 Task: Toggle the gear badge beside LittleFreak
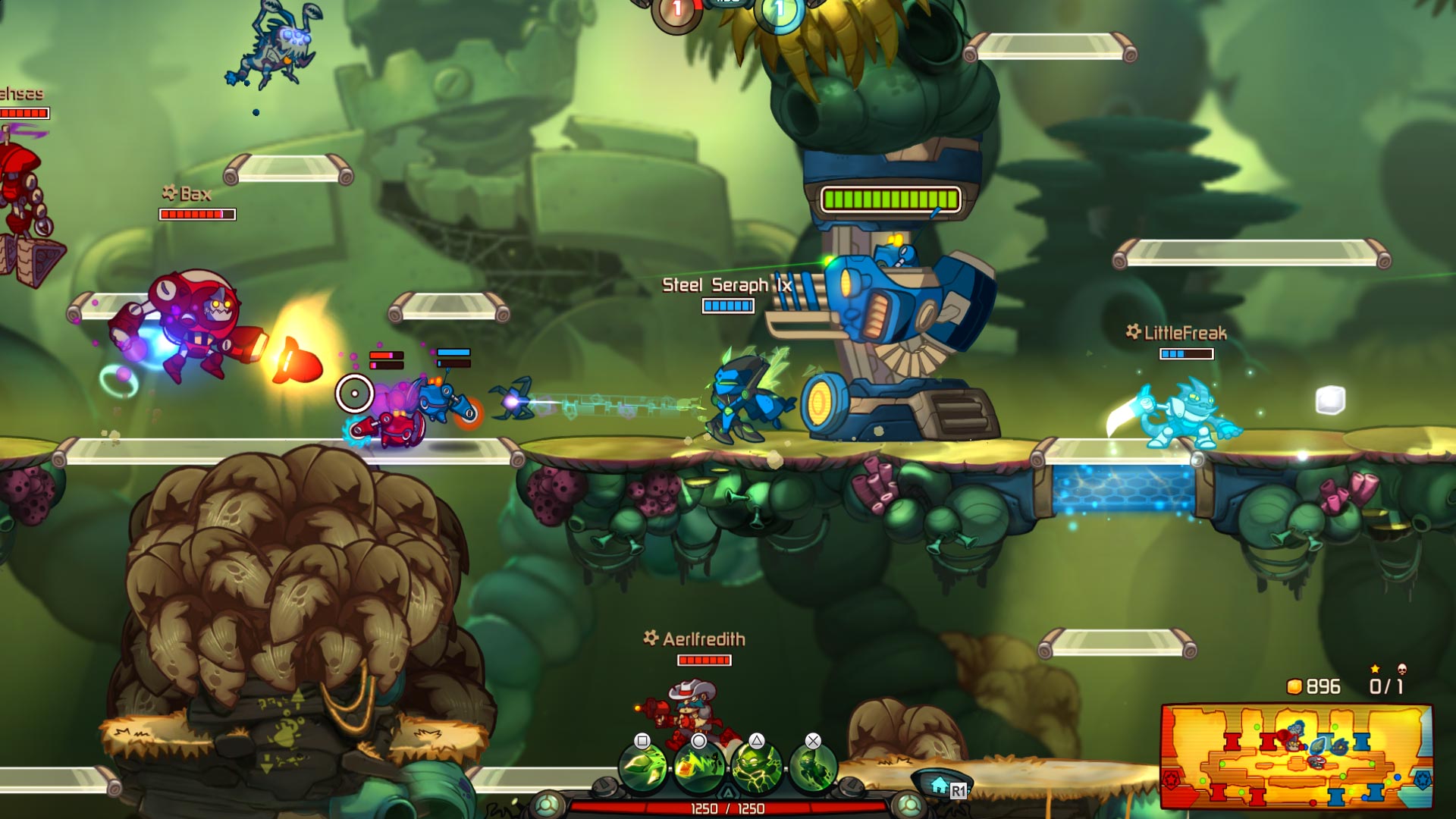1134,331
